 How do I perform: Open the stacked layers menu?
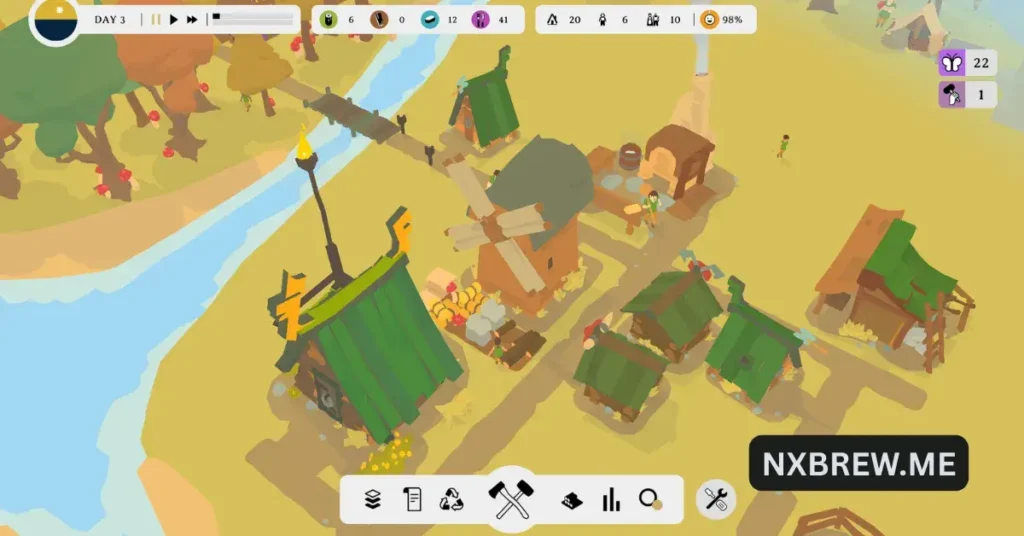click(x=373, y=500)
